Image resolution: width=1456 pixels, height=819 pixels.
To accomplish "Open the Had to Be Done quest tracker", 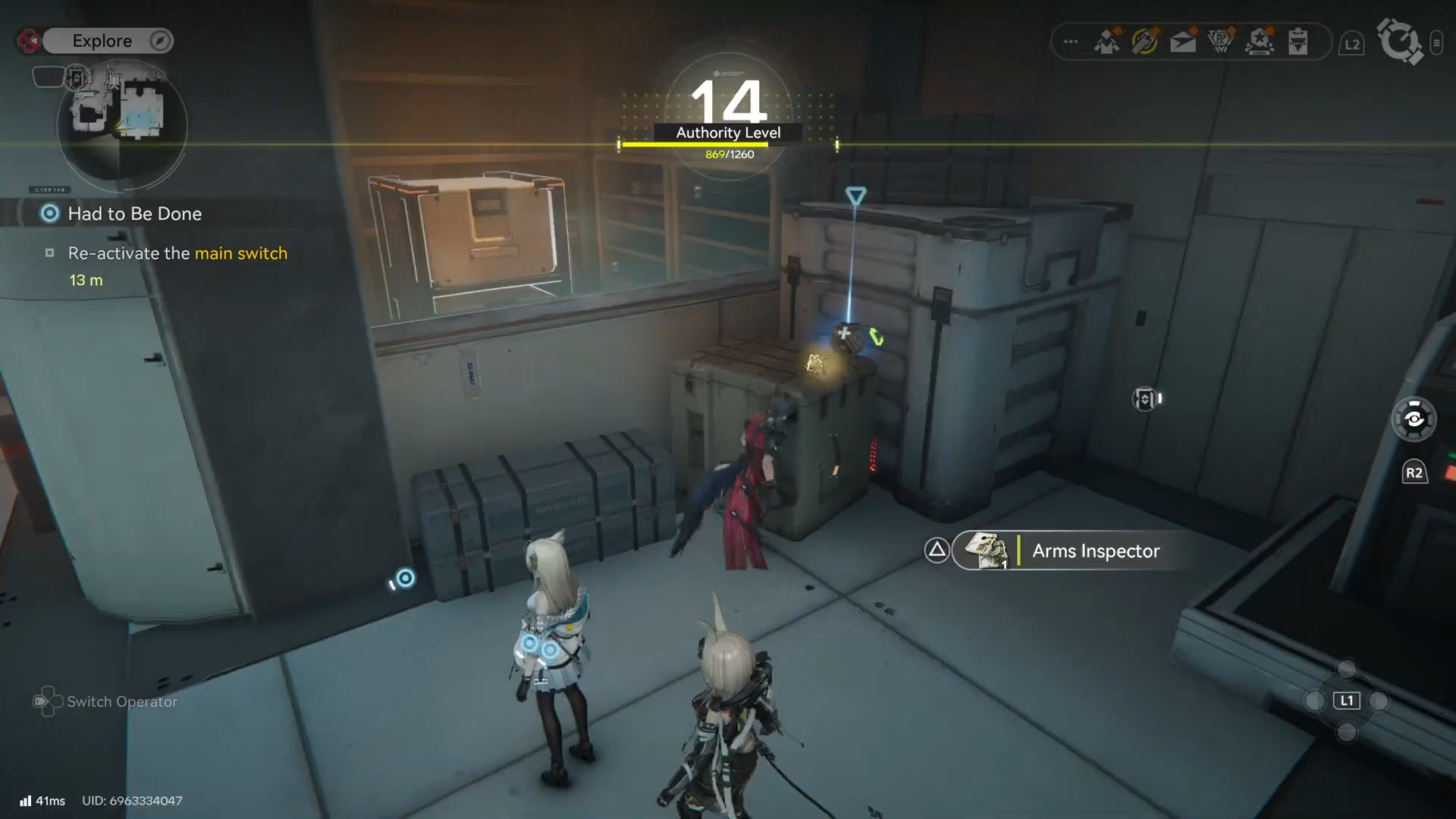I will pyautogui.click(x=134, y=214).
